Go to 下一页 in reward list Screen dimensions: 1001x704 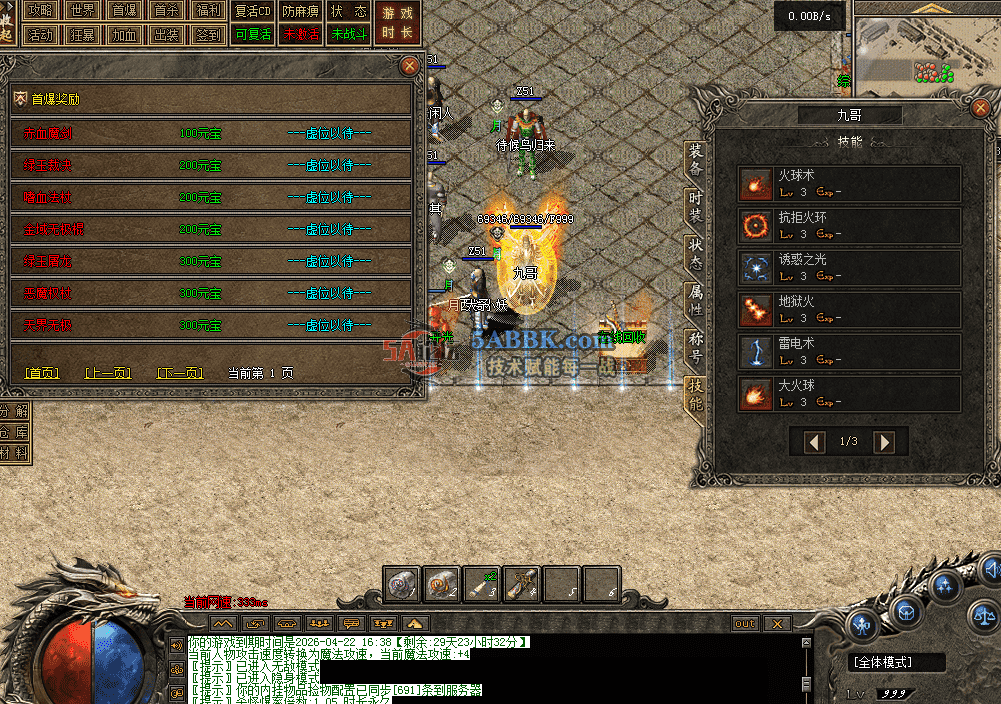180,373
